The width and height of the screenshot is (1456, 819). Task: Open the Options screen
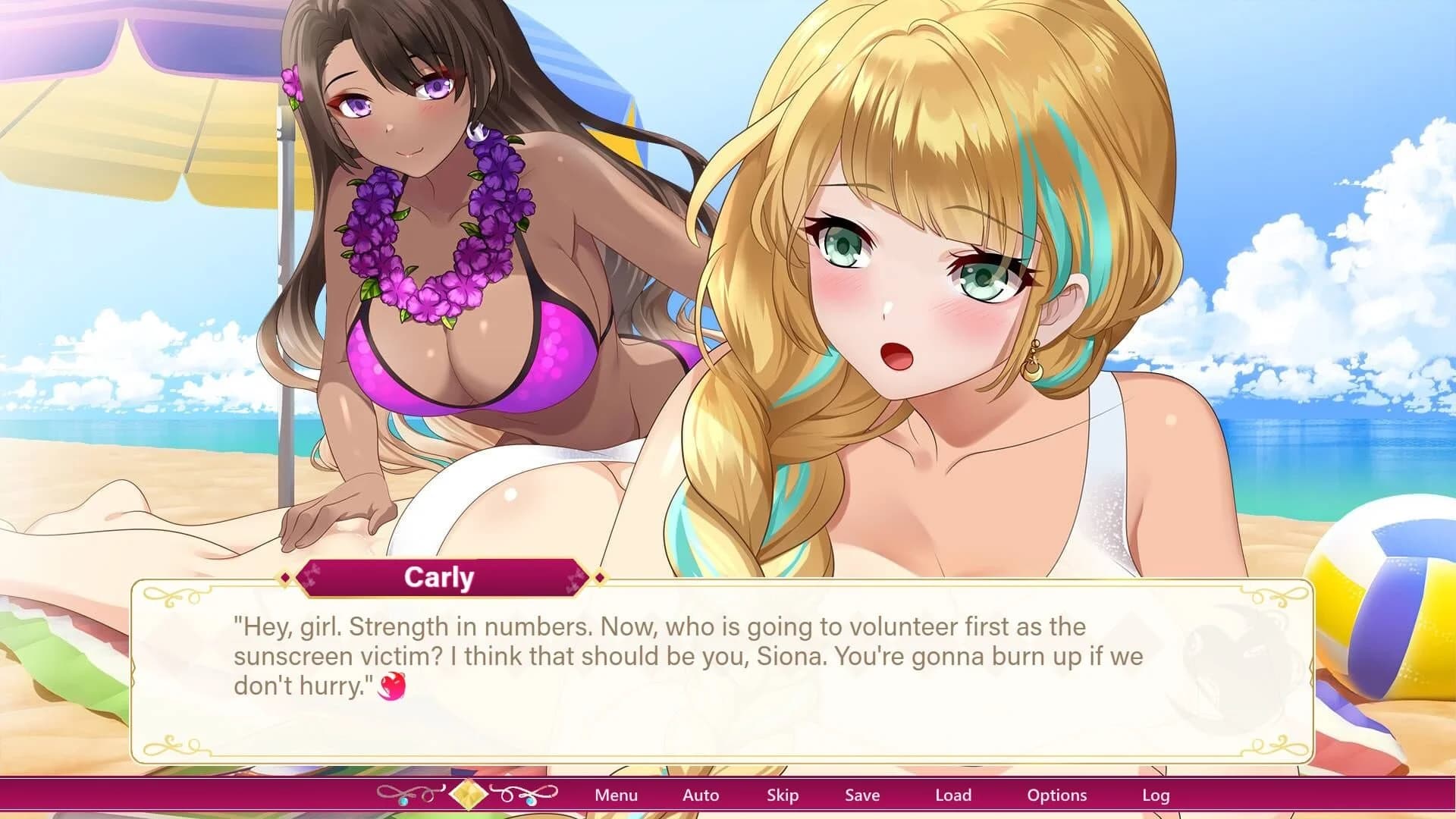[x=1056, y=795]
